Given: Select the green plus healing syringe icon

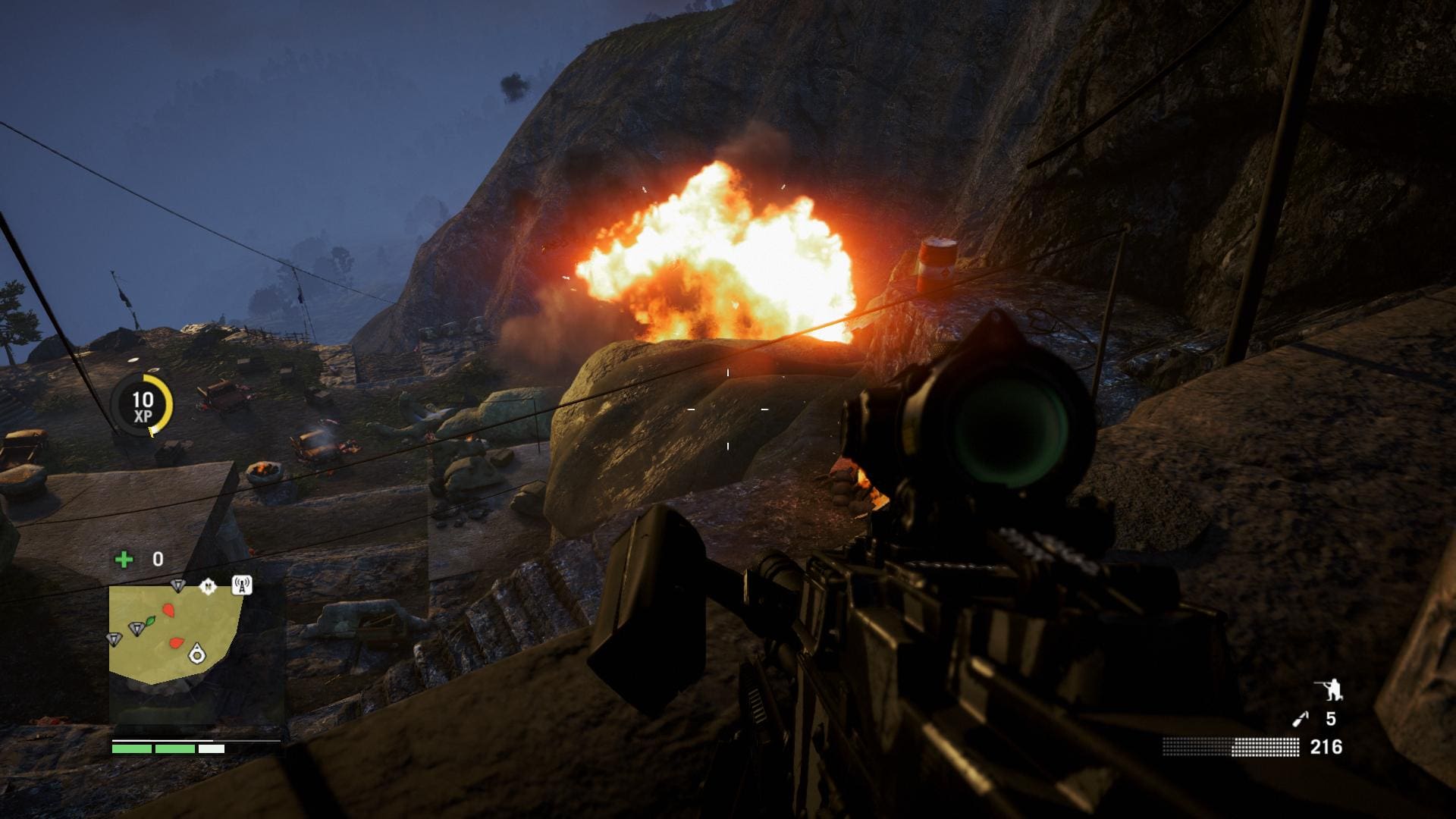Looking at the screenshot, I should 124,560.
